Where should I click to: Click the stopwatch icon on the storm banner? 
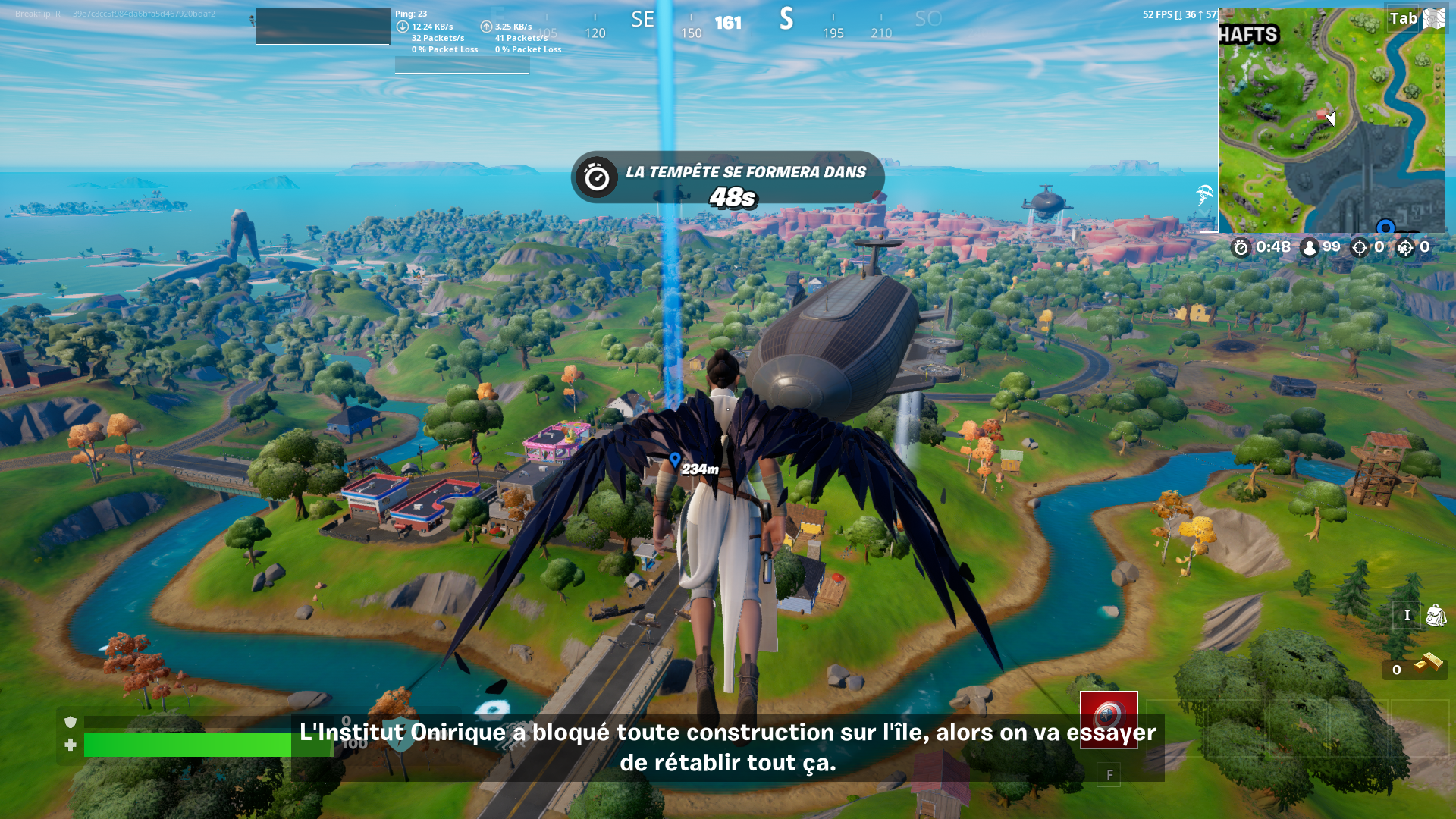[597, 177]
